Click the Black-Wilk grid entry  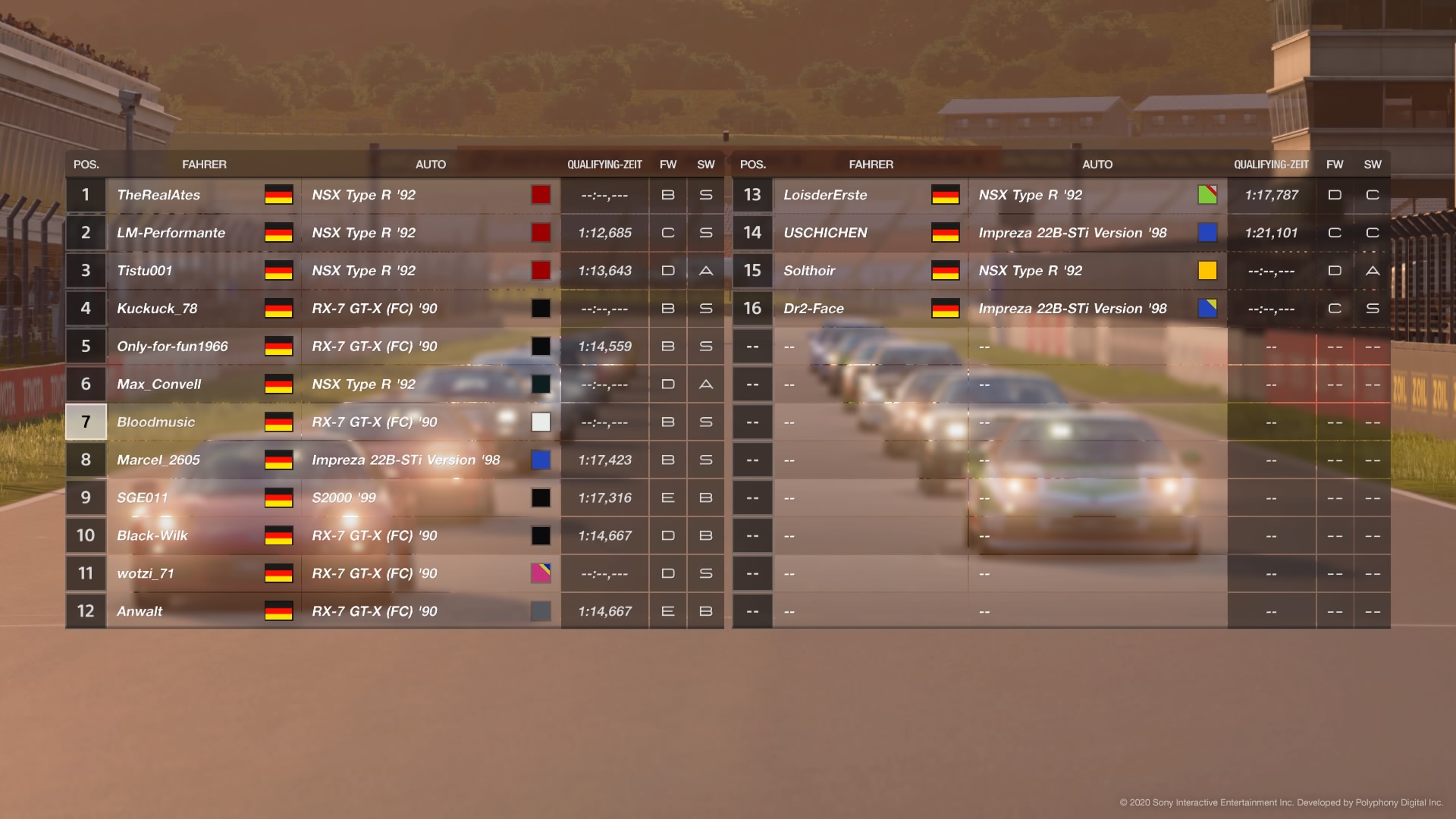[152, 536]
